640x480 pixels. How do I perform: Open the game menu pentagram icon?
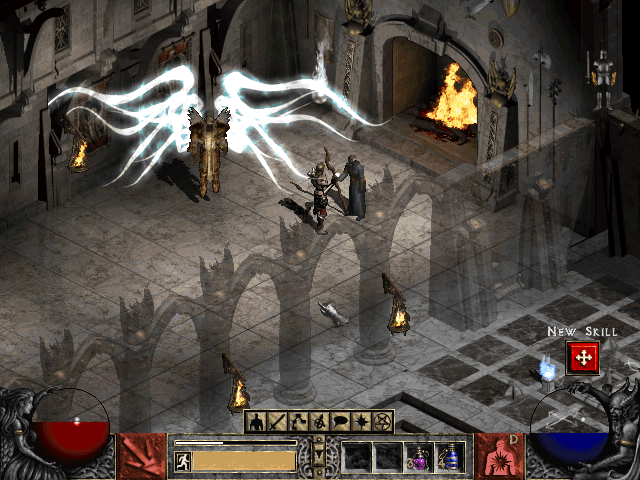[384, 422]
